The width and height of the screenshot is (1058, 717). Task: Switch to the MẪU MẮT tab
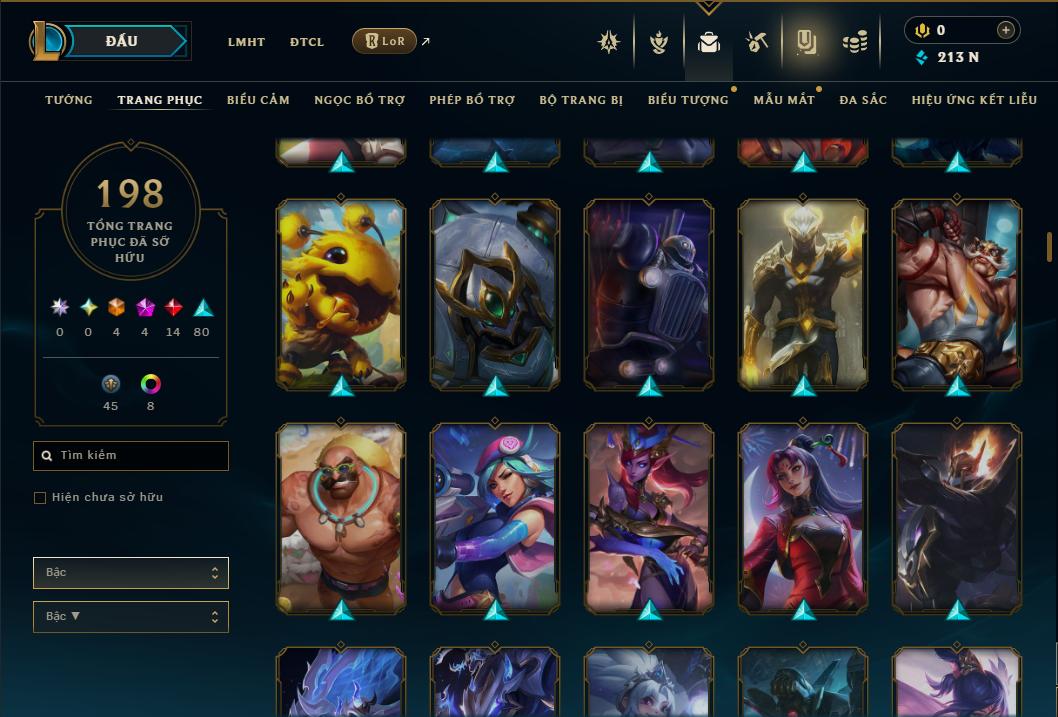click(x=784, y=100)
